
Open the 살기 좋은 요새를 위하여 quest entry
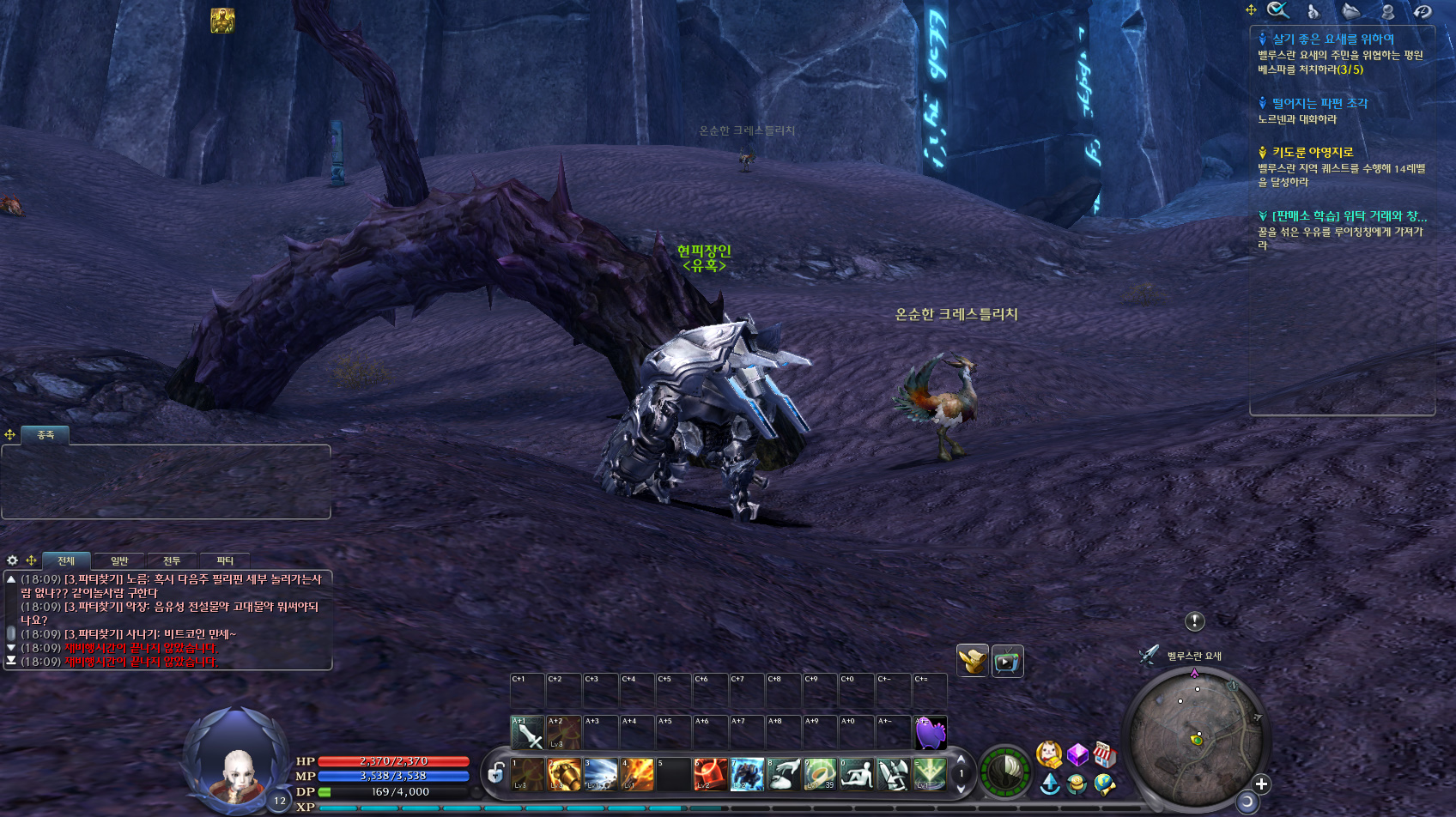(x=1332, y=39)
